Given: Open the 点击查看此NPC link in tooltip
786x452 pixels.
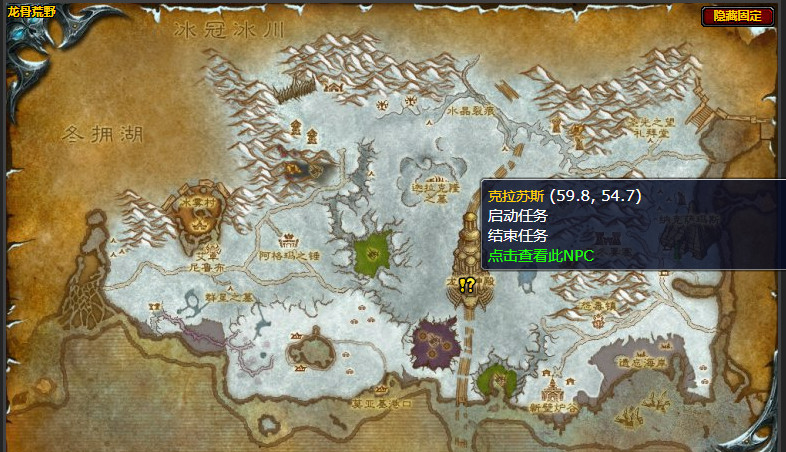Looking at the screenshot, I should pos(540,256).
